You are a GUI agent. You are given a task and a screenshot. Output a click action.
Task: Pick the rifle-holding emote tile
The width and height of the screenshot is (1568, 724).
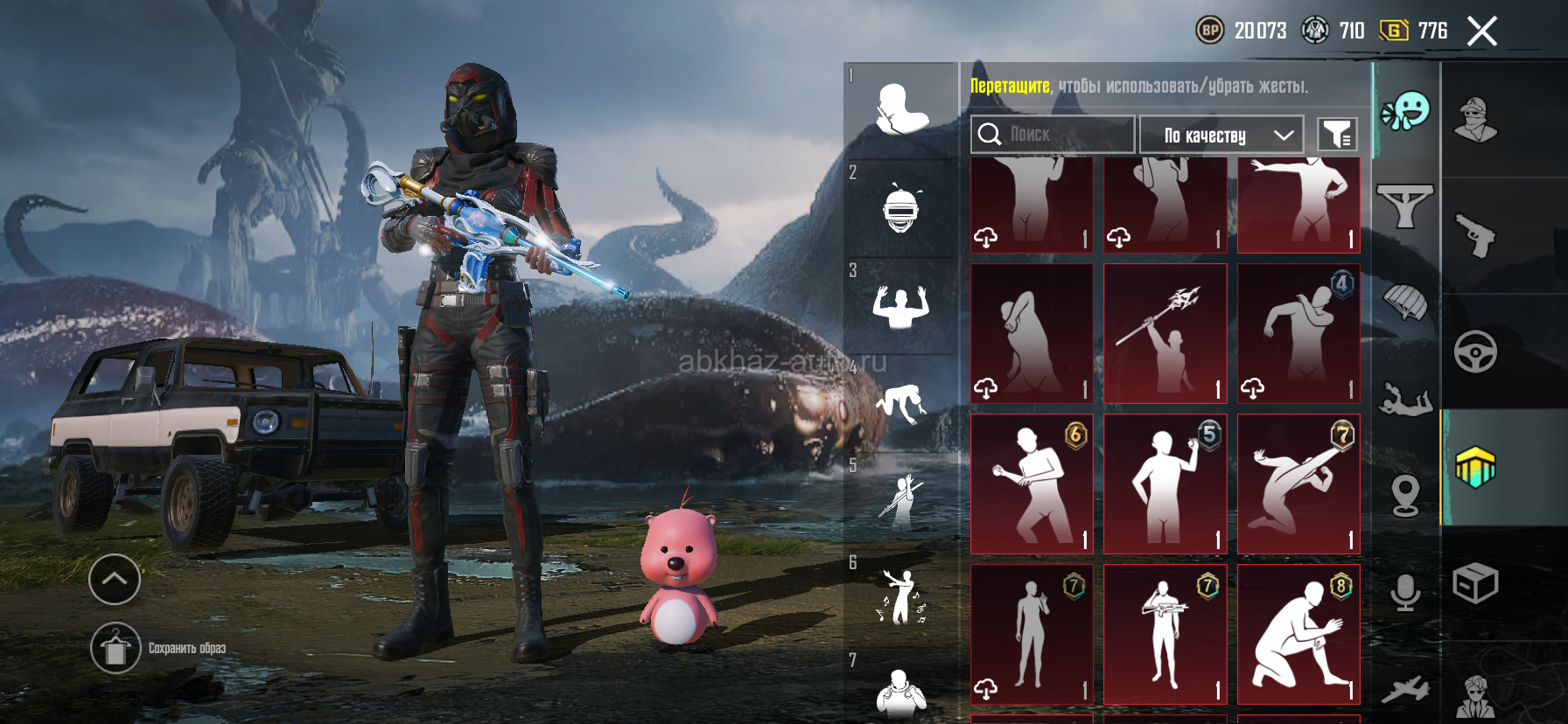[x=1165, y=634]
